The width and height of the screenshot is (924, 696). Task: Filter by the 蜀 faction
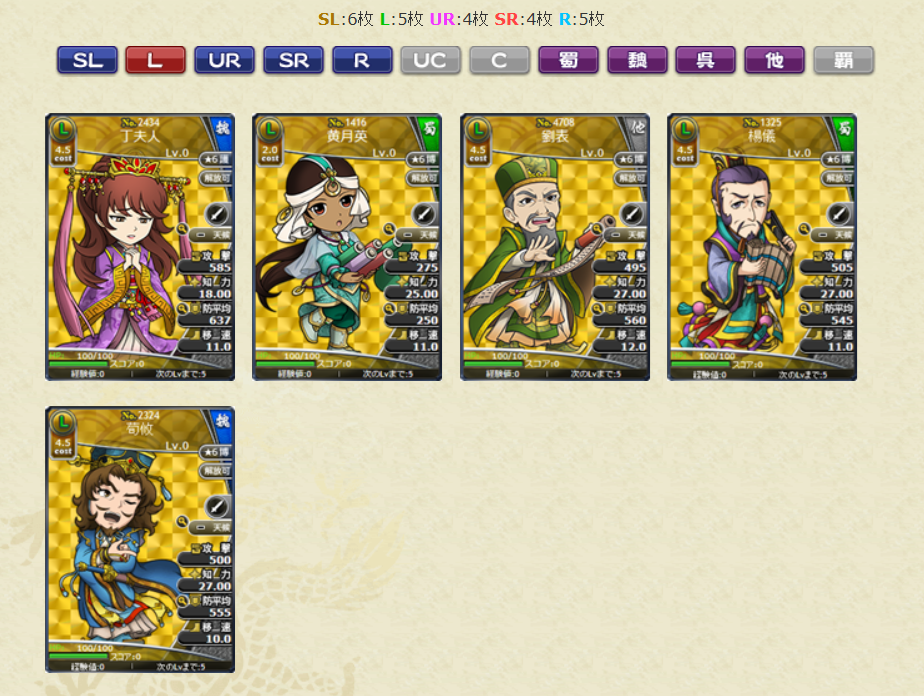point(568,60)
